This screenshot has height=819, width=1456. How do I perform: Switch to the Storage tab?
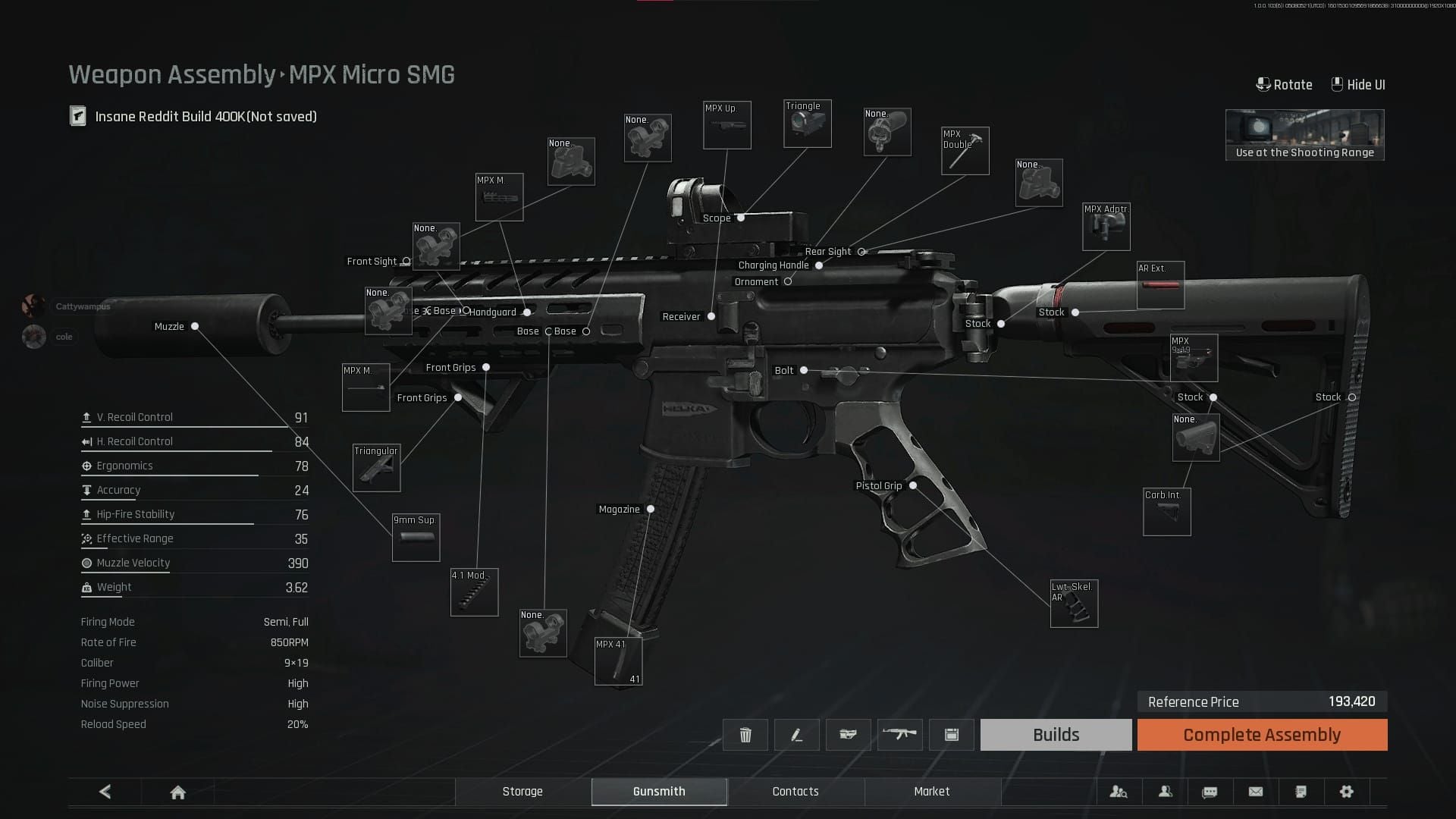pyautogui.click(x=522, y=792)
